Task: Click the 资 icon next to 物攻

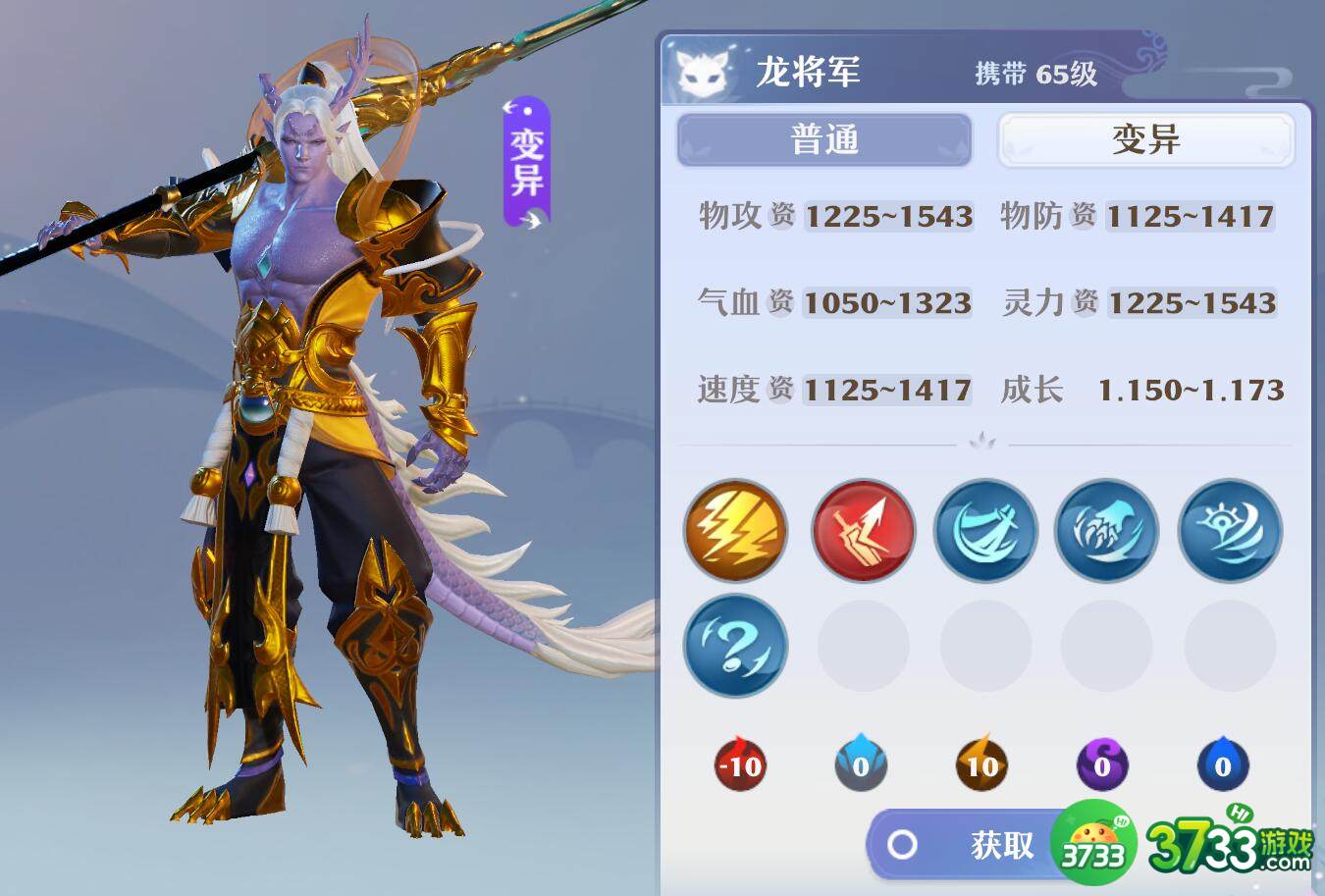Action: (779, 218)
